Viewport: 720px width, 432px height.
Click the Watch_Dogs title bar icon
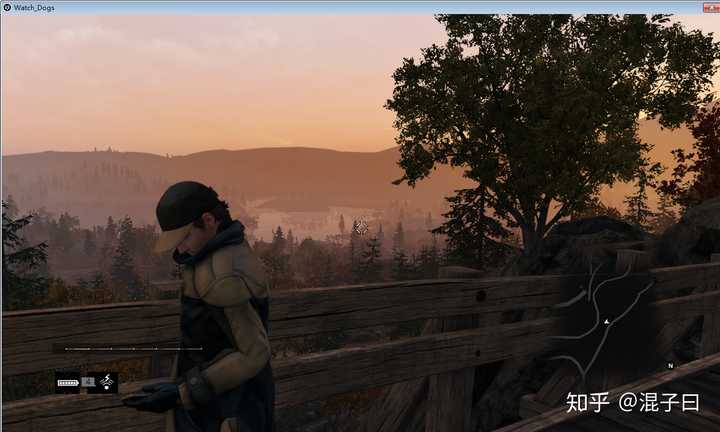7,7
